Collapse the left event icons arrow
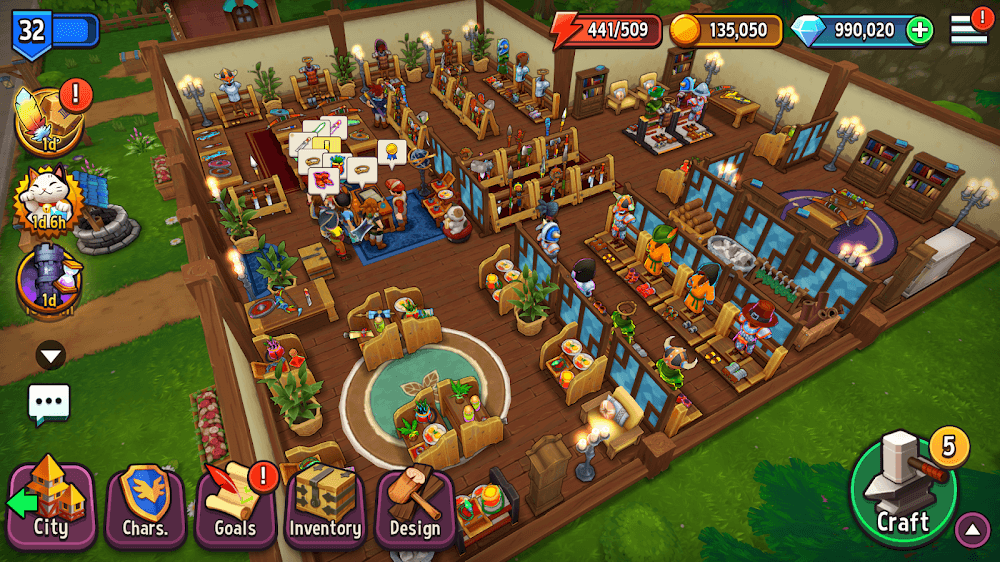 [x=50, y=355]
